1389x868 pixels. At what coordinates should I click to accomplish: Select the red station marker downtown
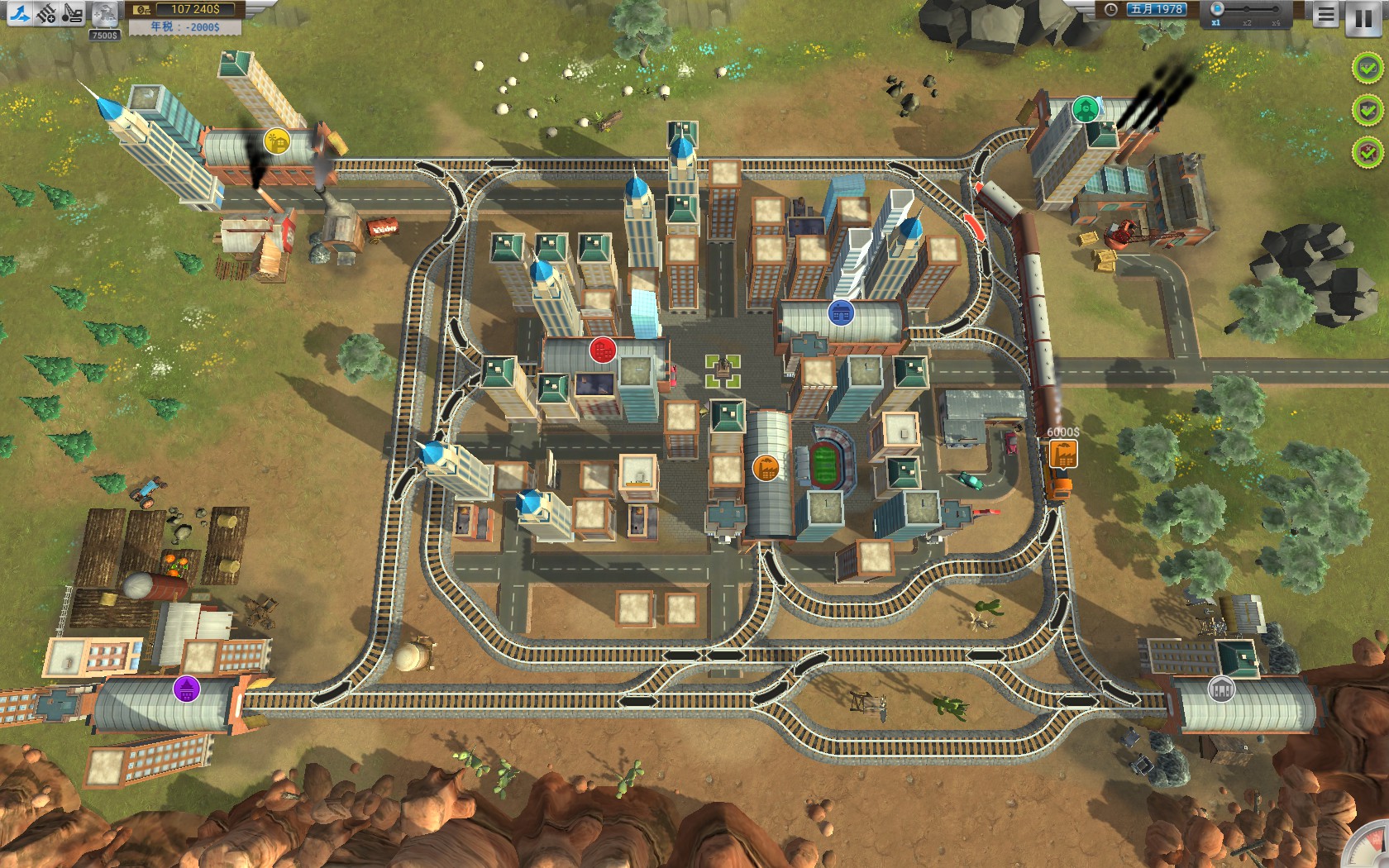(601, 351)
